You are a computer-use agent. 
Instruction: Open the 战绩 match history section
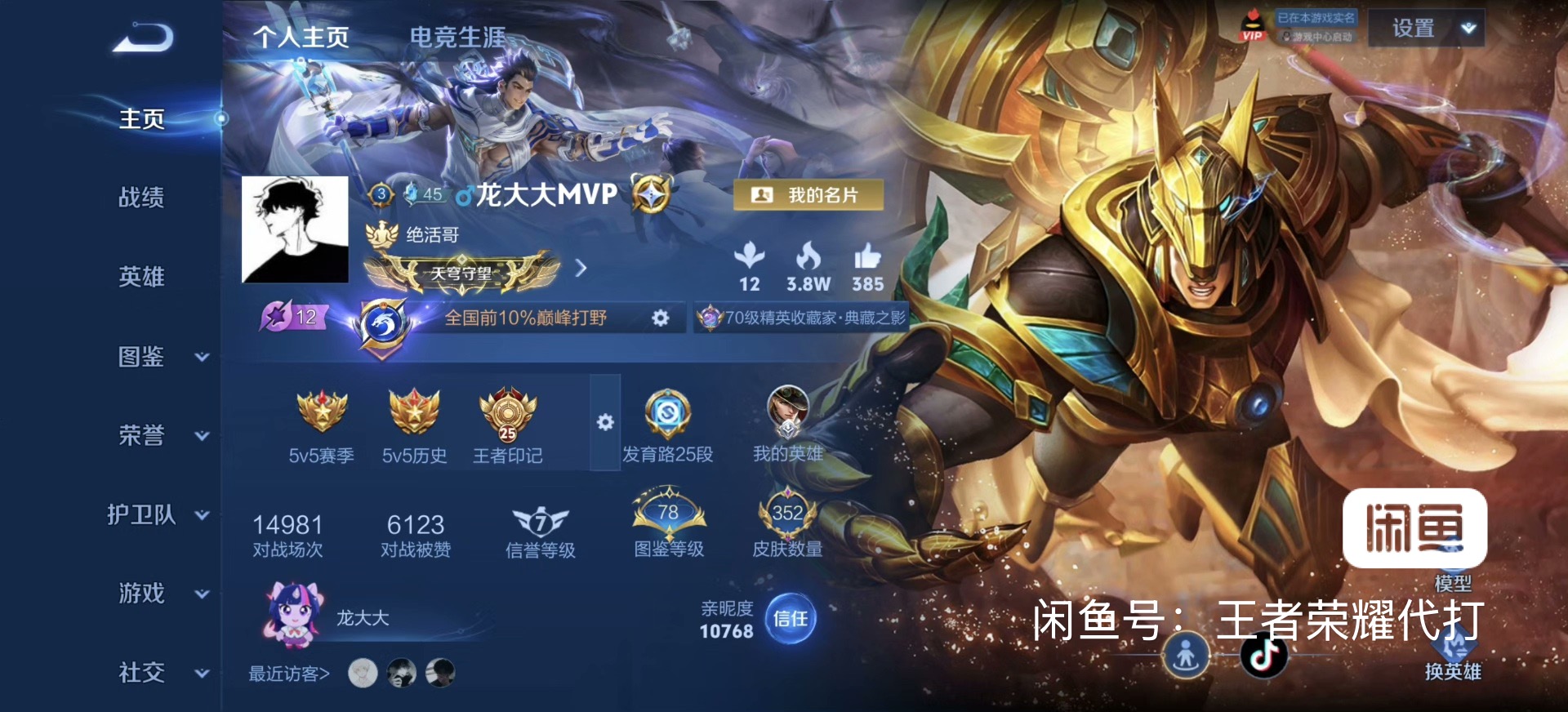141,198
